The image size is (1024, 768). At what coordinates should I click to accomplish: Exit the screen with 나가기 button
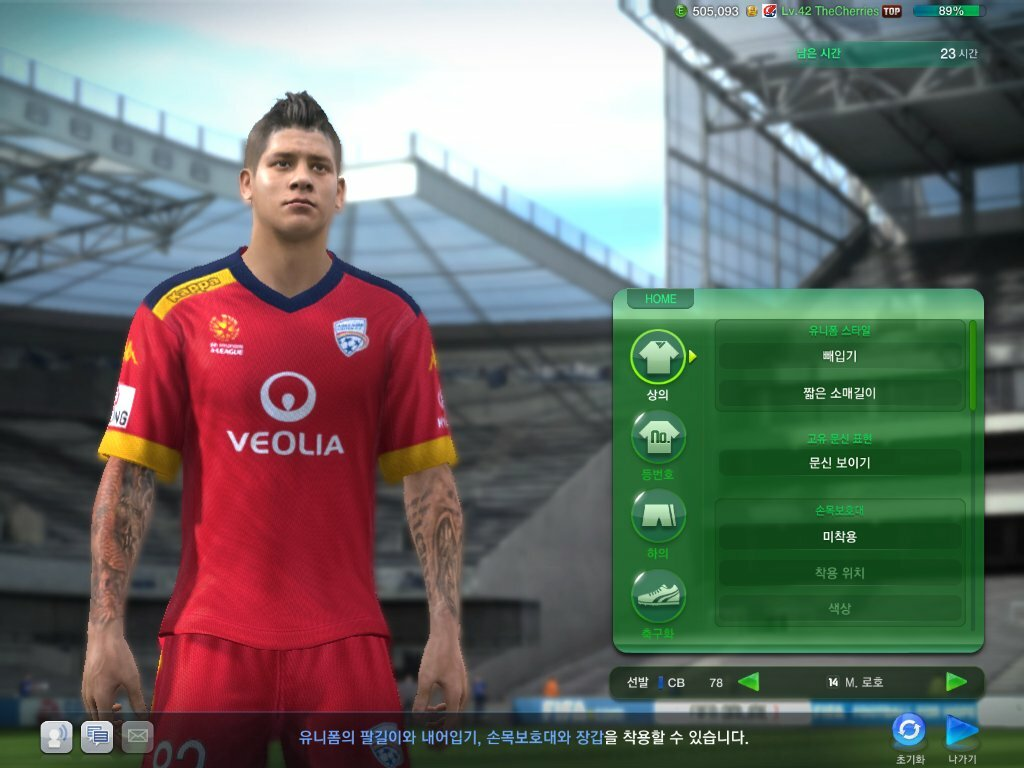pyautogui.click(x=962, y=731)
